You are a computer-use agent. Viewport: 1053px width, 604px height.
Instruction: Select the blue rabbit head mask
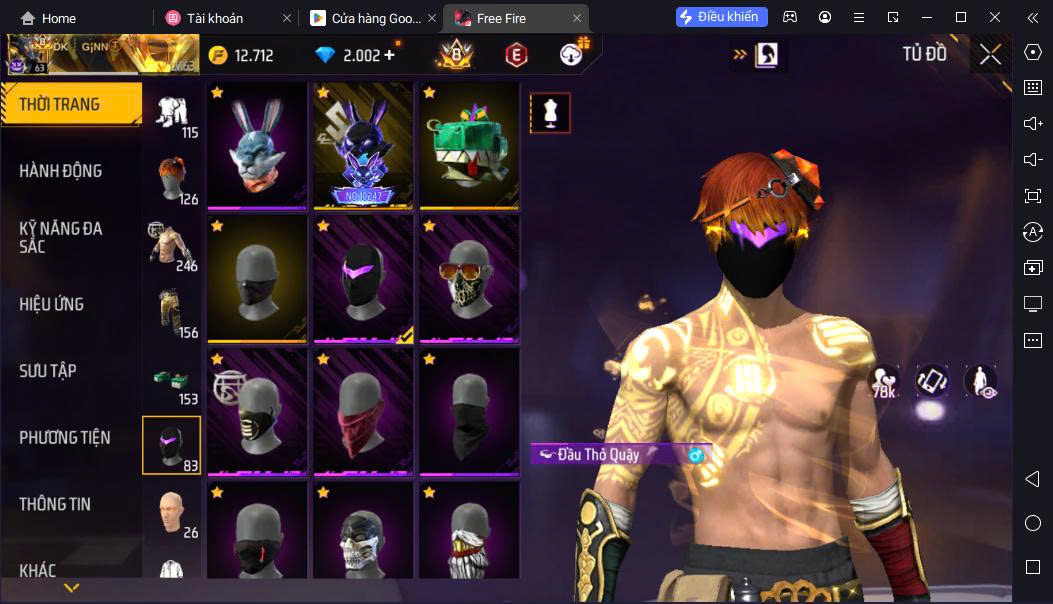tap(257, 145)
